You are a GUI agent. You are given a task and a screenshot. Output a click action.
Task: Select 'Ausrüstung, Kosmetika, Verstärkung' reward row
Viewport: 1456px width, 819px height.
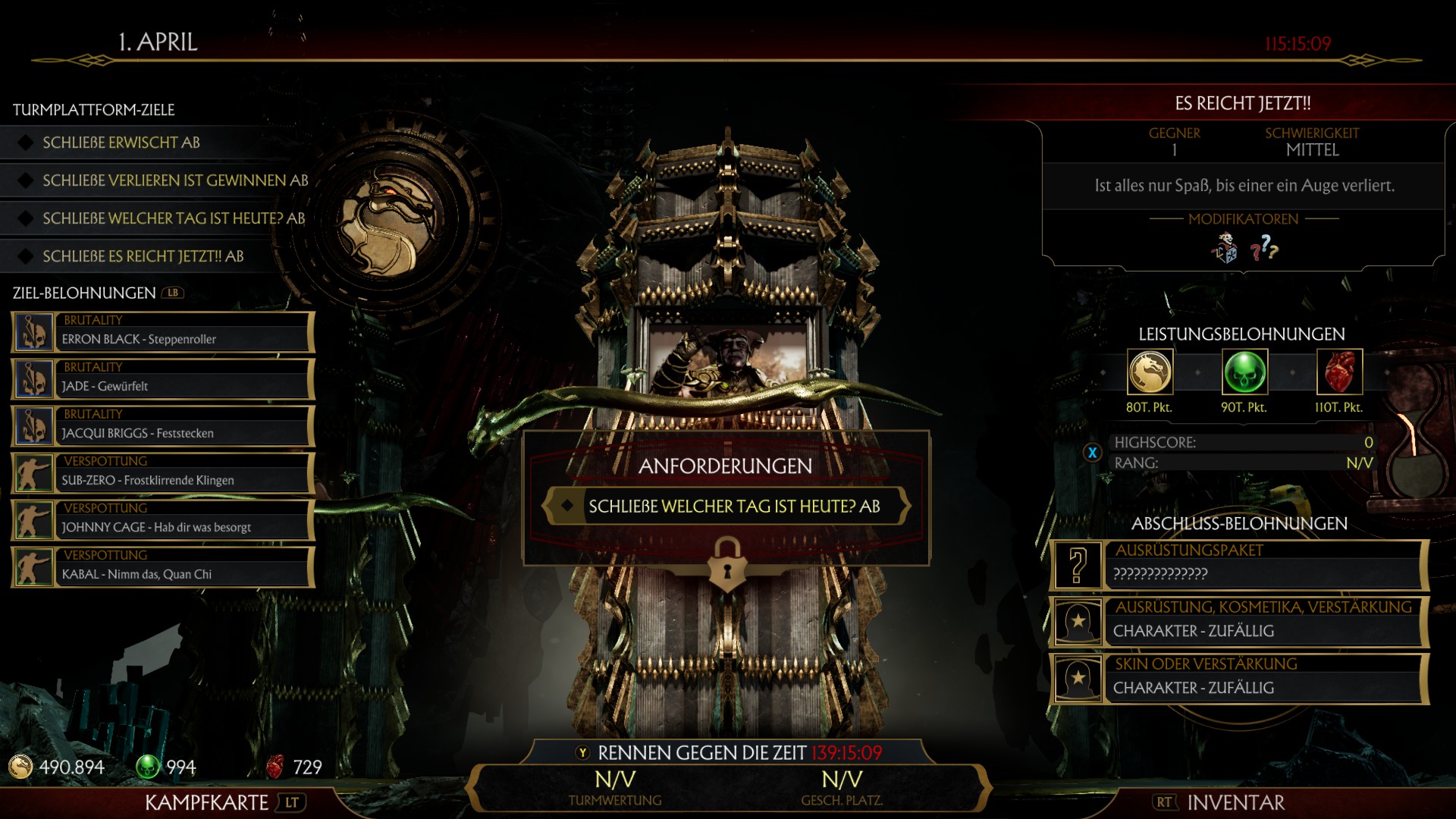(x=1240, y=622)
